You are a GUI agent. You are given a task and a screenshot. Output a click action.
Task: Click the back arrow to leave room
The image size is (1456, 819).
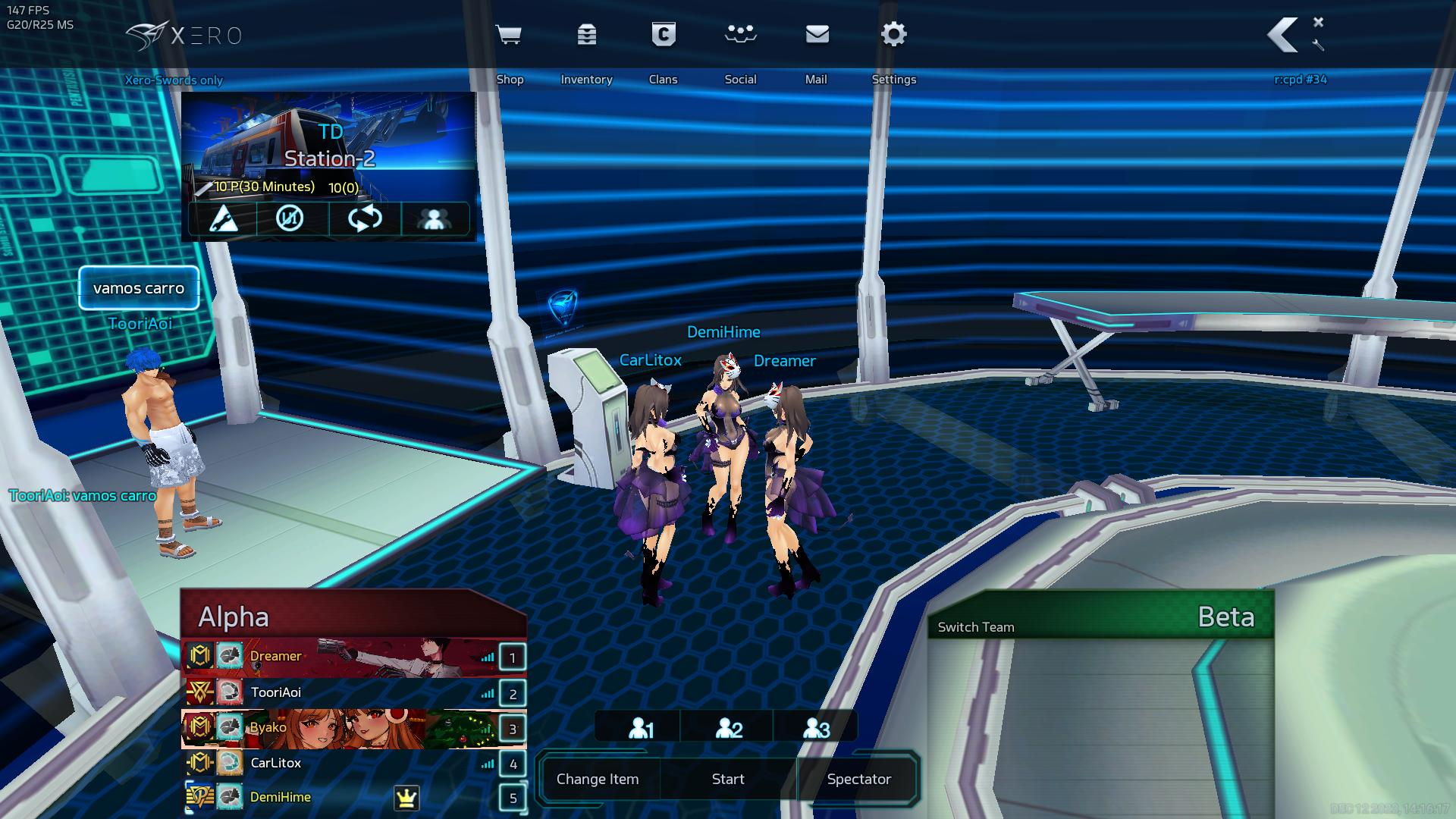tap(1283, 36)
